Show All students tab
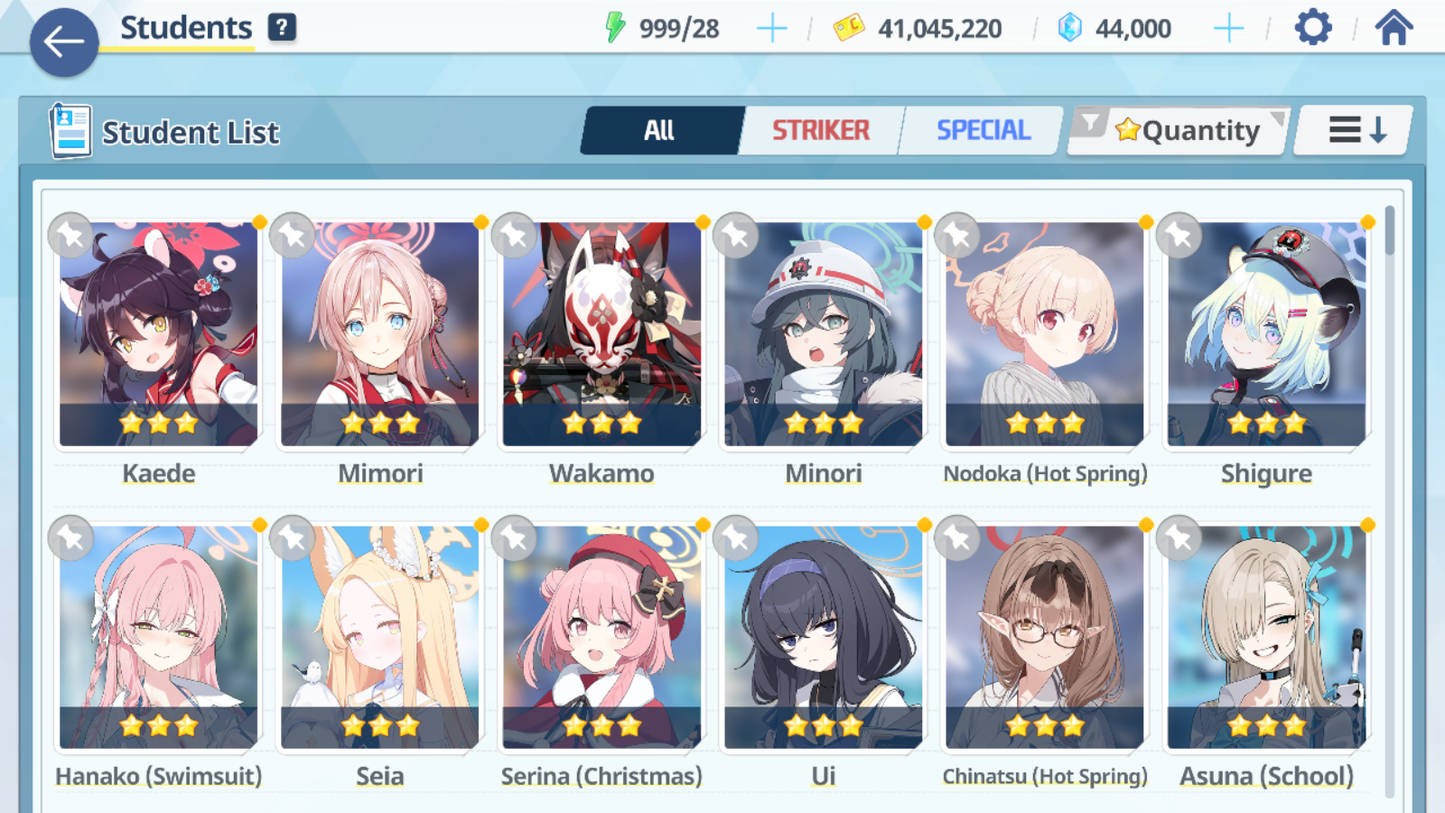The width and height of the screenshot is (1445, 813). 660,130
